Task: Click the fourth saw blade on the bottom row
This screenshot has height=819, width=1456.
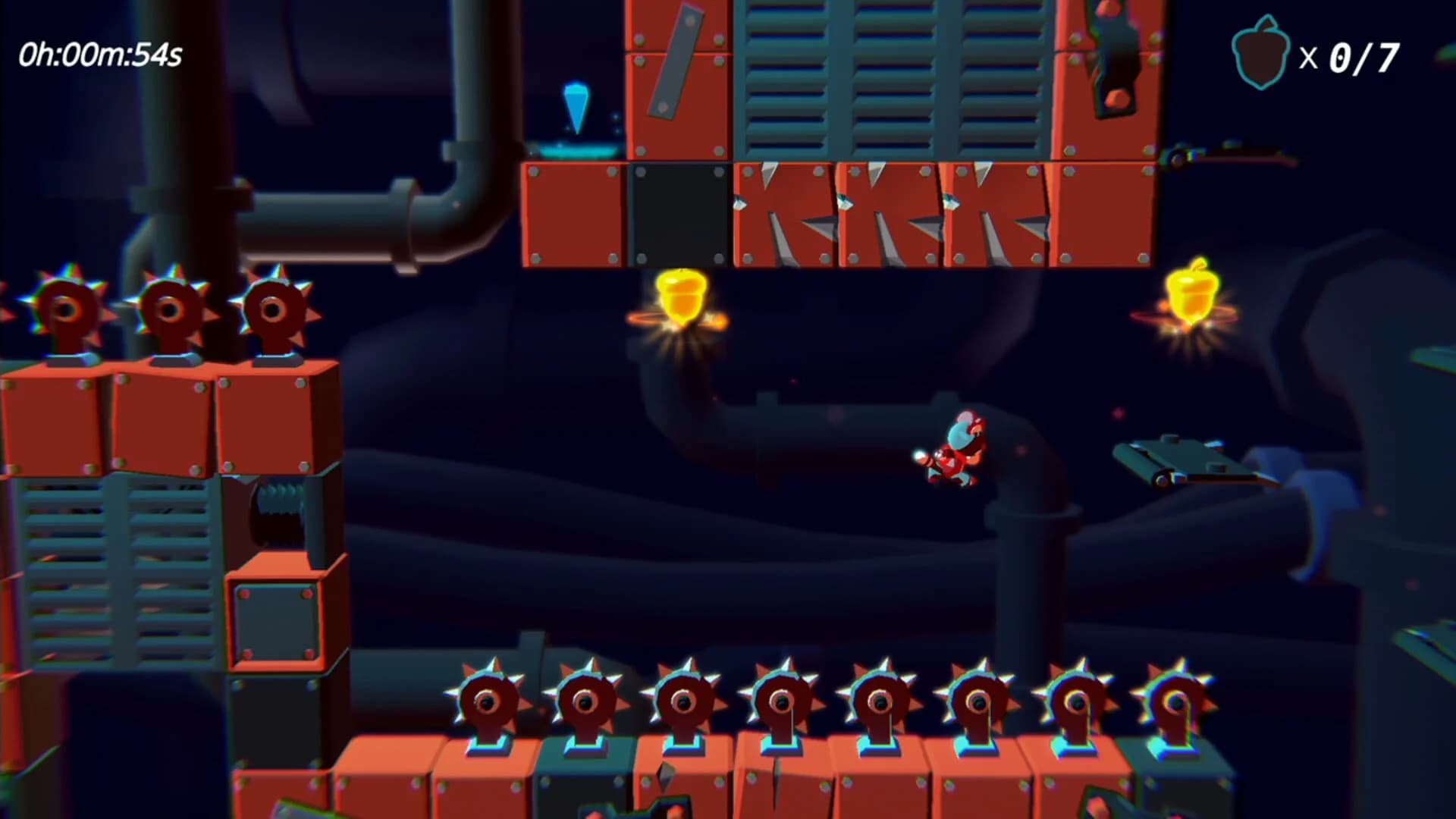Action: pos(780,701)
